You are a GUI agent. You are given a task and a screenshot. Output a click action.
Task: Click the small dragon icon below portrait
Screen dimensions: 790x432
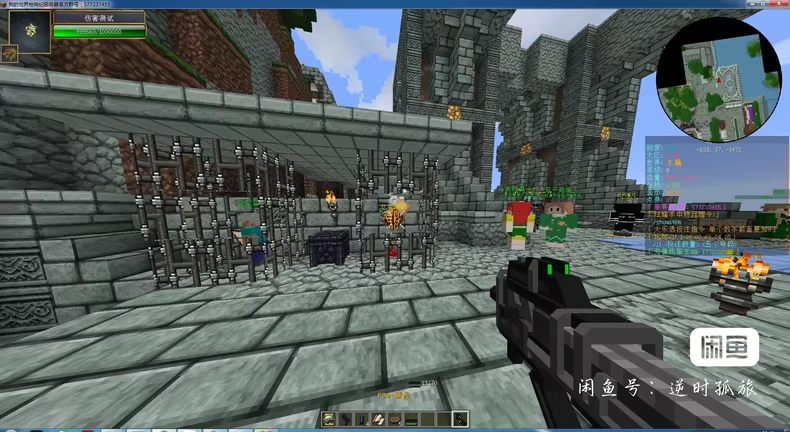pos(8,54)
